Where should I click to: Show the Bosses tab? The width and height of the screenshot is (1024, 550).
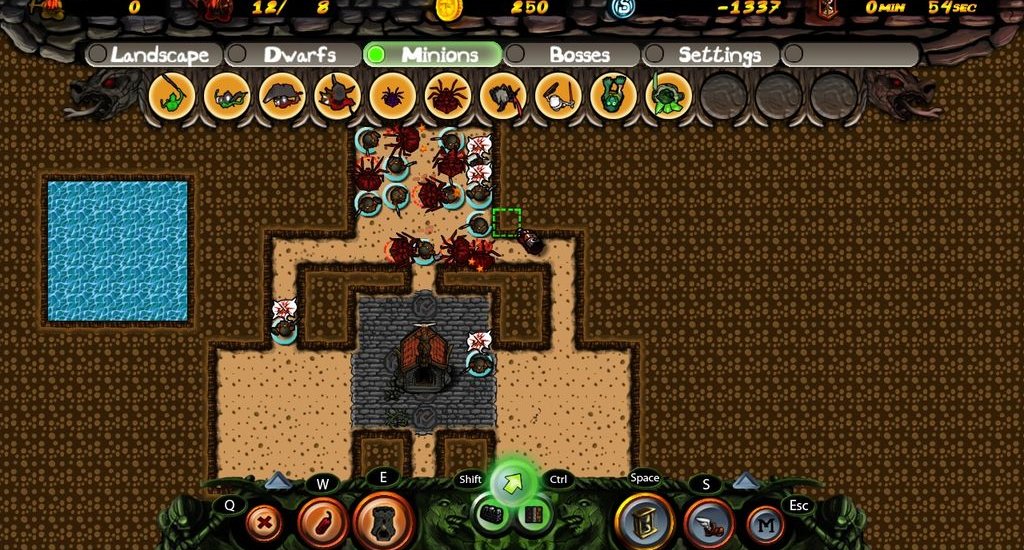point(578,55)
